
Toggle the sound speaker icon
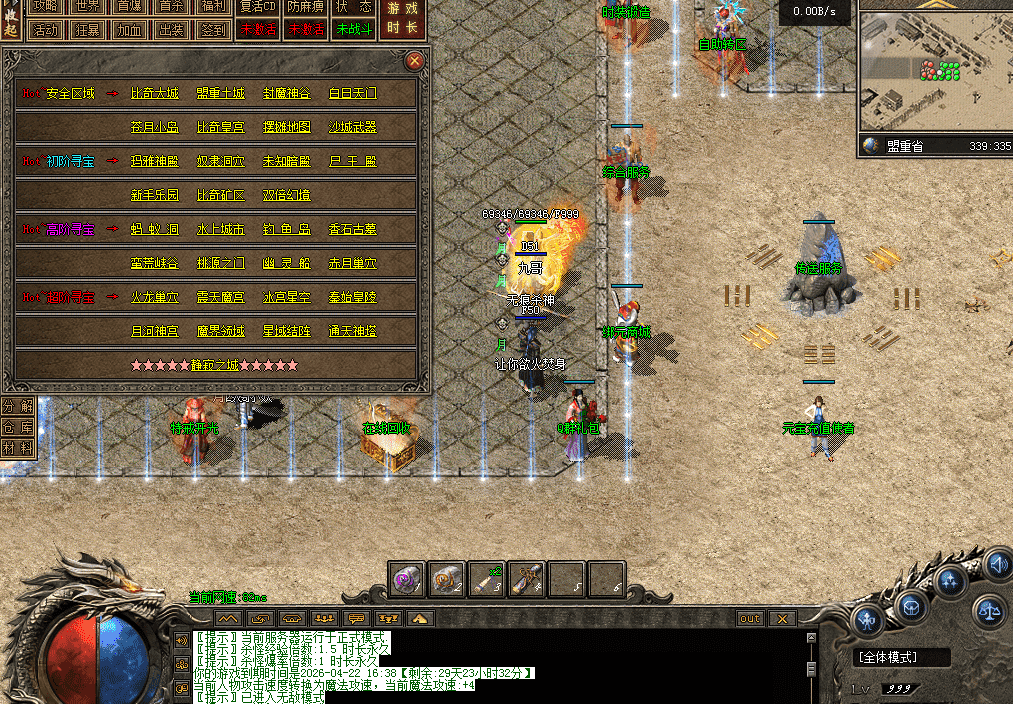pyautogui.click(x=996, y=564)
